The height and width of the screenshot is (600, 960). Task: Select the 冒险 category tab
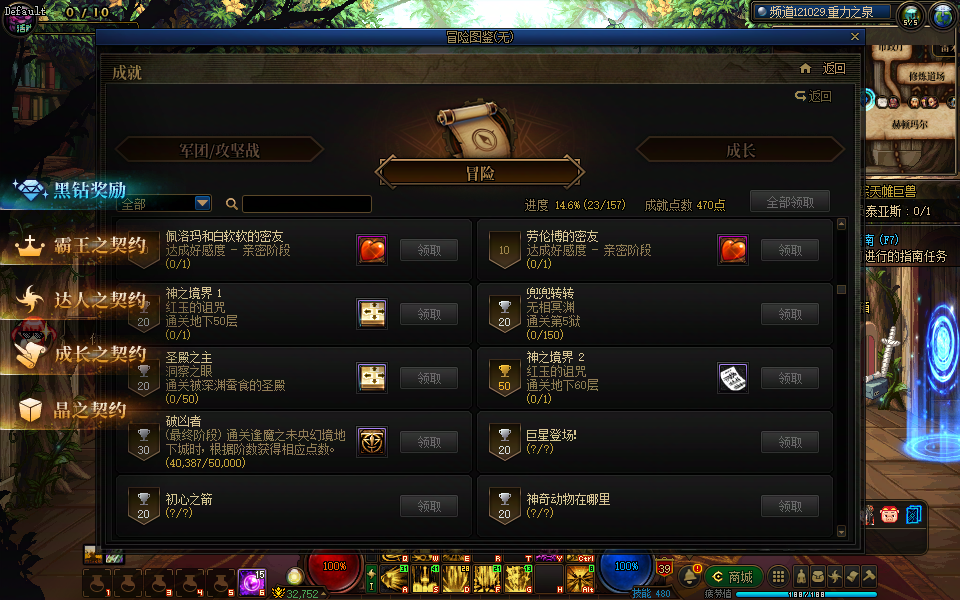click(479, 173)
